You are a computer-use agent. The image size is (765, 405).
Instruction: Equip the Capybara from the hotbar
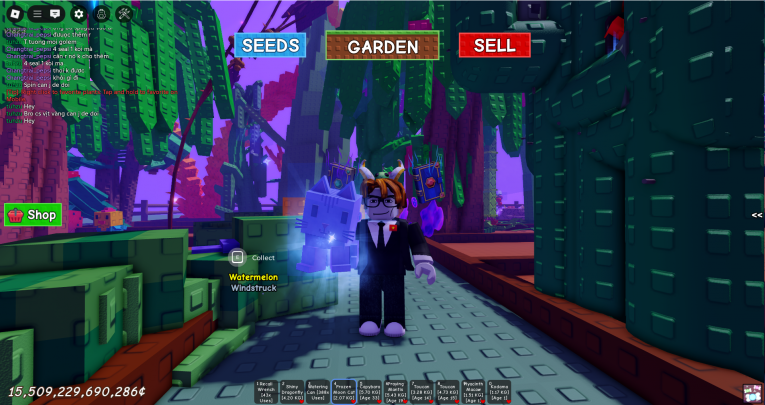tap(370, 391)
